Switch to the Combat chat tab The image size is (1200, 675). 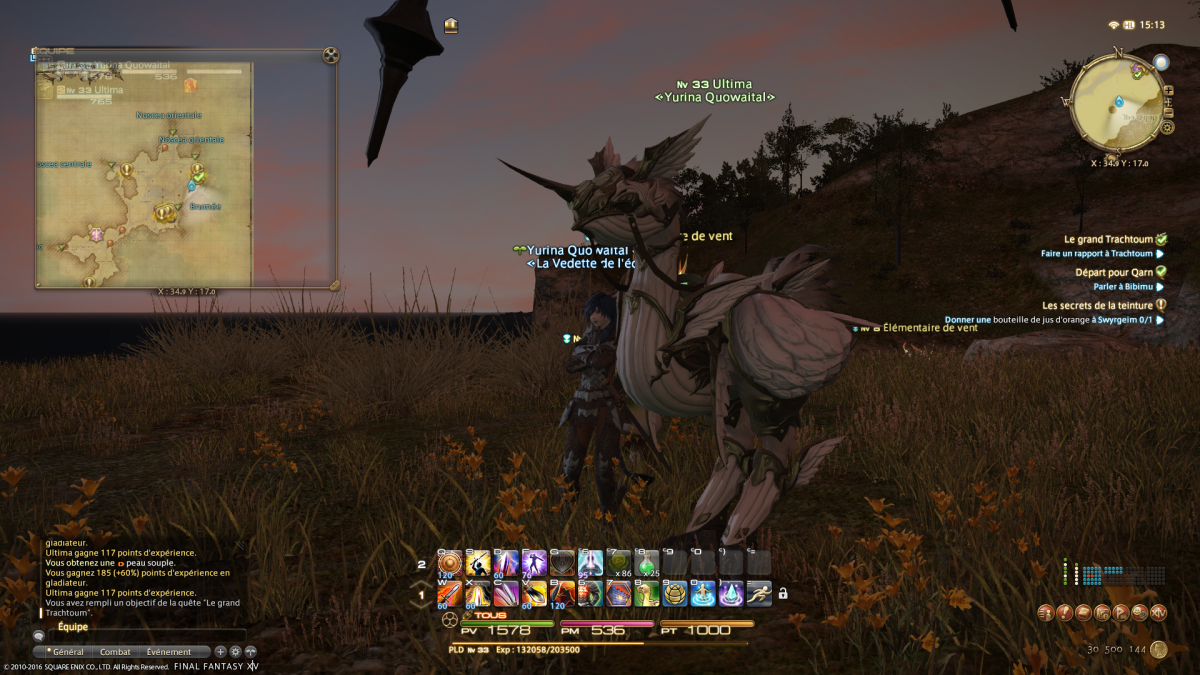(x=115, y=652)
